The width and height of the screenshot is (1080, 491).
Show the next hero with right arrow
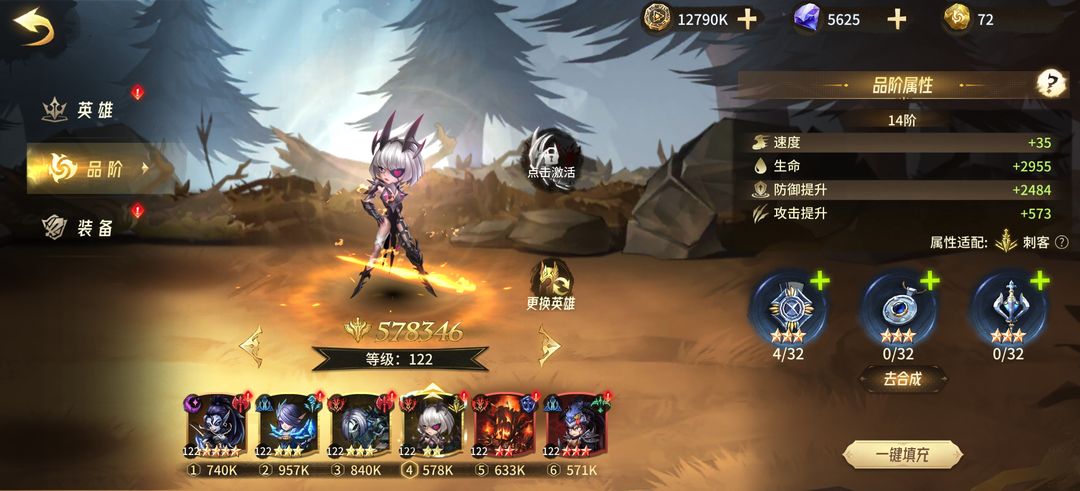tap(549, 346)
